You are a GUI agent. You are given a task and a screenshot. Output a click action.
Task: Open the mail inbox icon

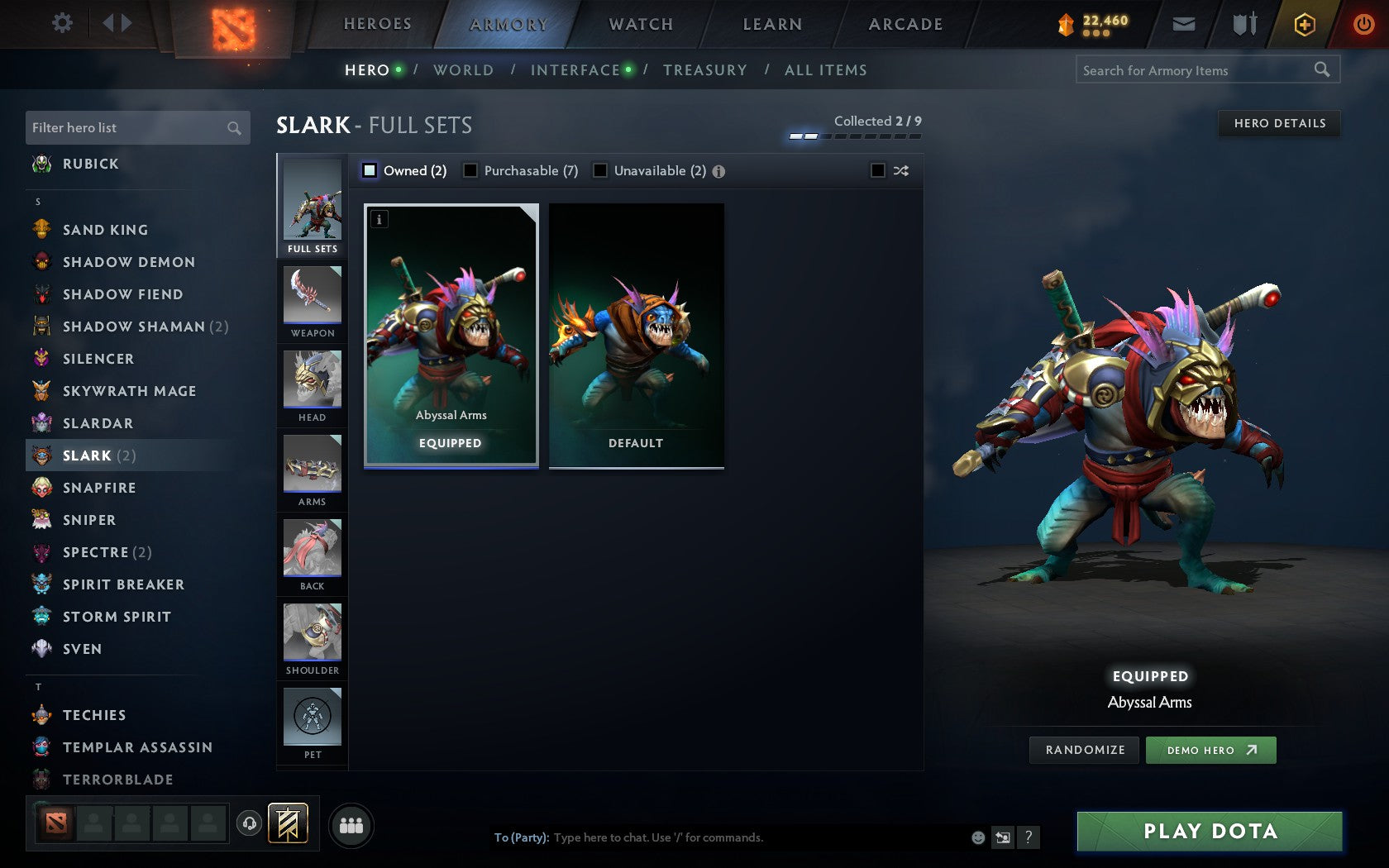(1184, 24)
